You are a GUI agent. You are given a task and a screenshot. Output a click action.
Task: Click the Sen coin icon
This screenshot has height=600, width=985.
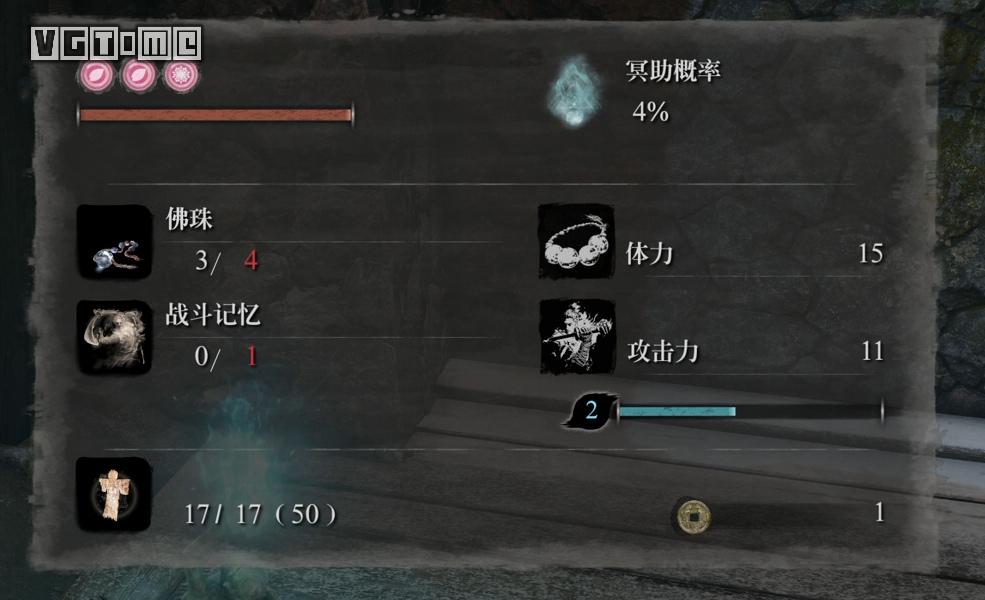point(689,515)
